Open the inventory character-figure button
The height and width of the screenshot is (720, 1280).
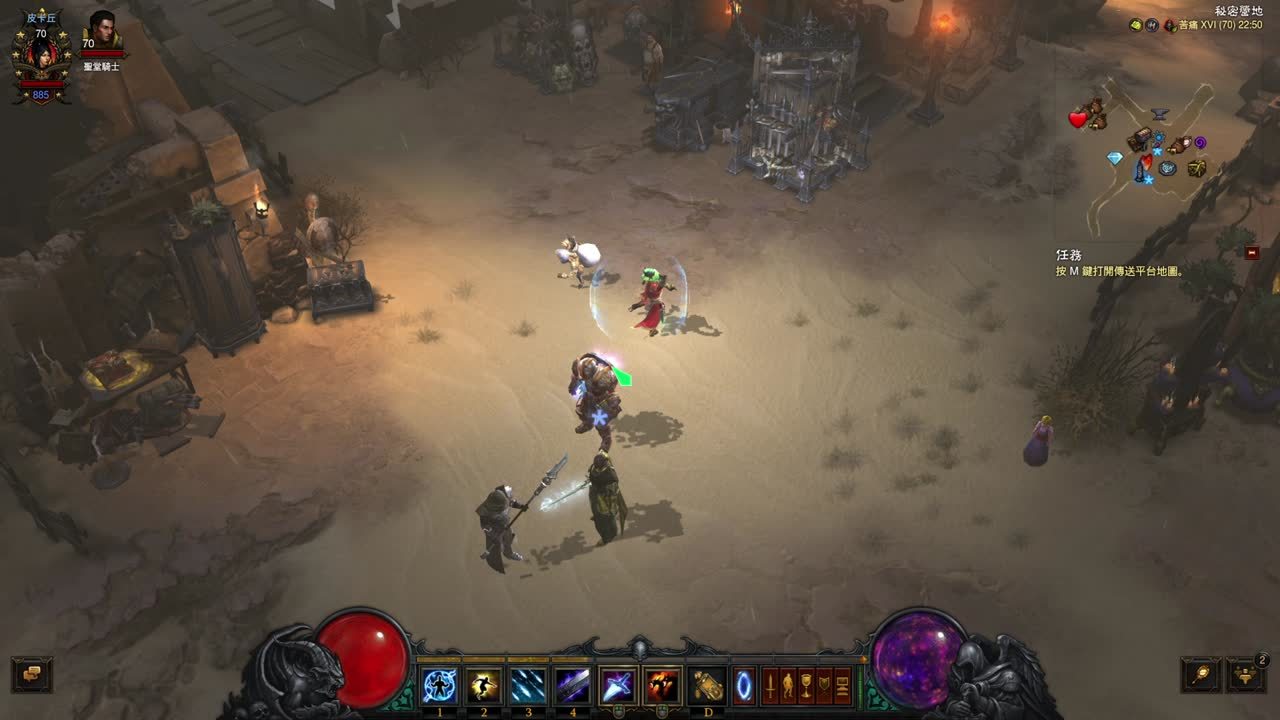(788, 686)
